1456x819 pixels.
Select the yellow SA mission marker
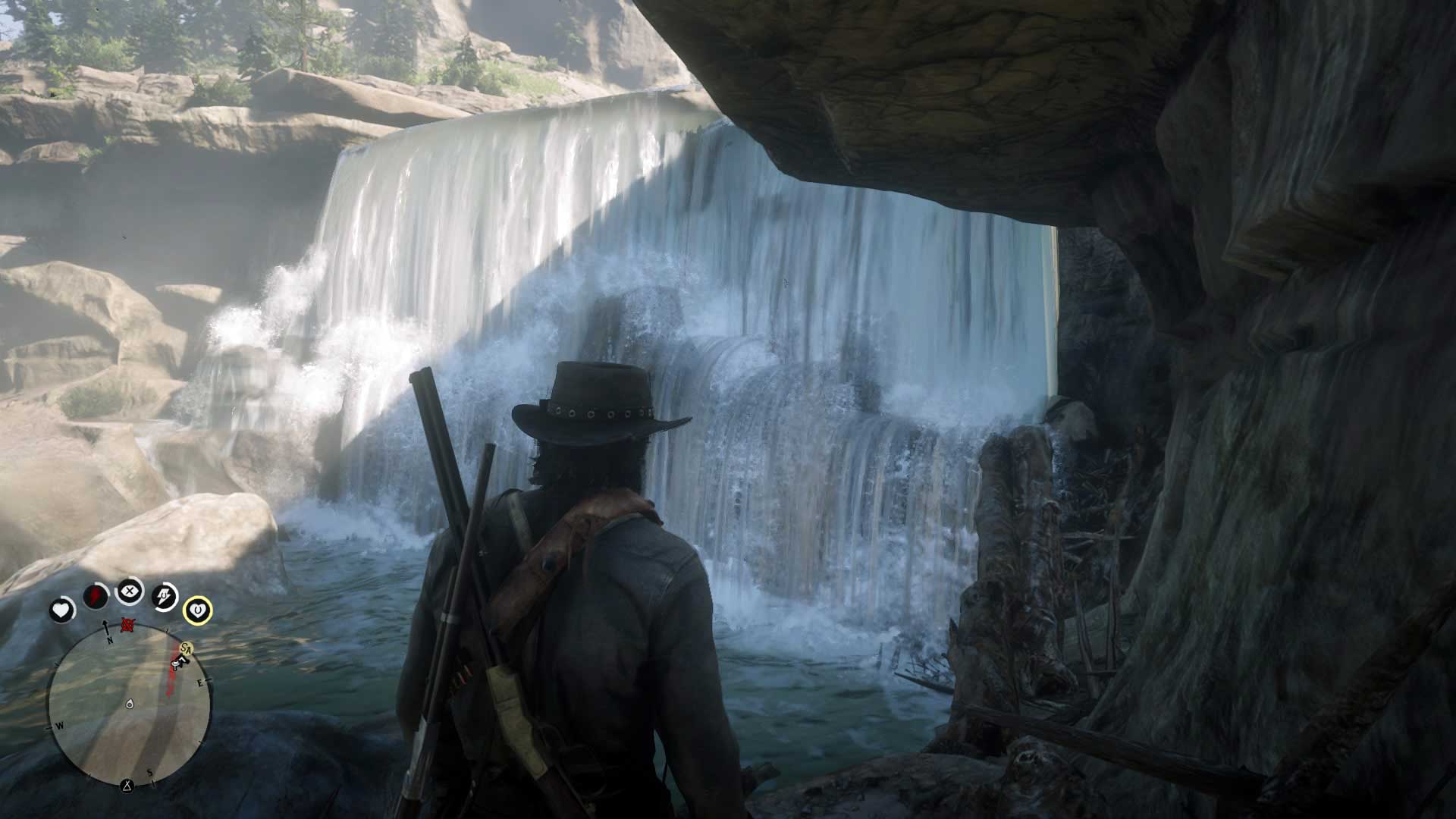[x=186, y=648]
